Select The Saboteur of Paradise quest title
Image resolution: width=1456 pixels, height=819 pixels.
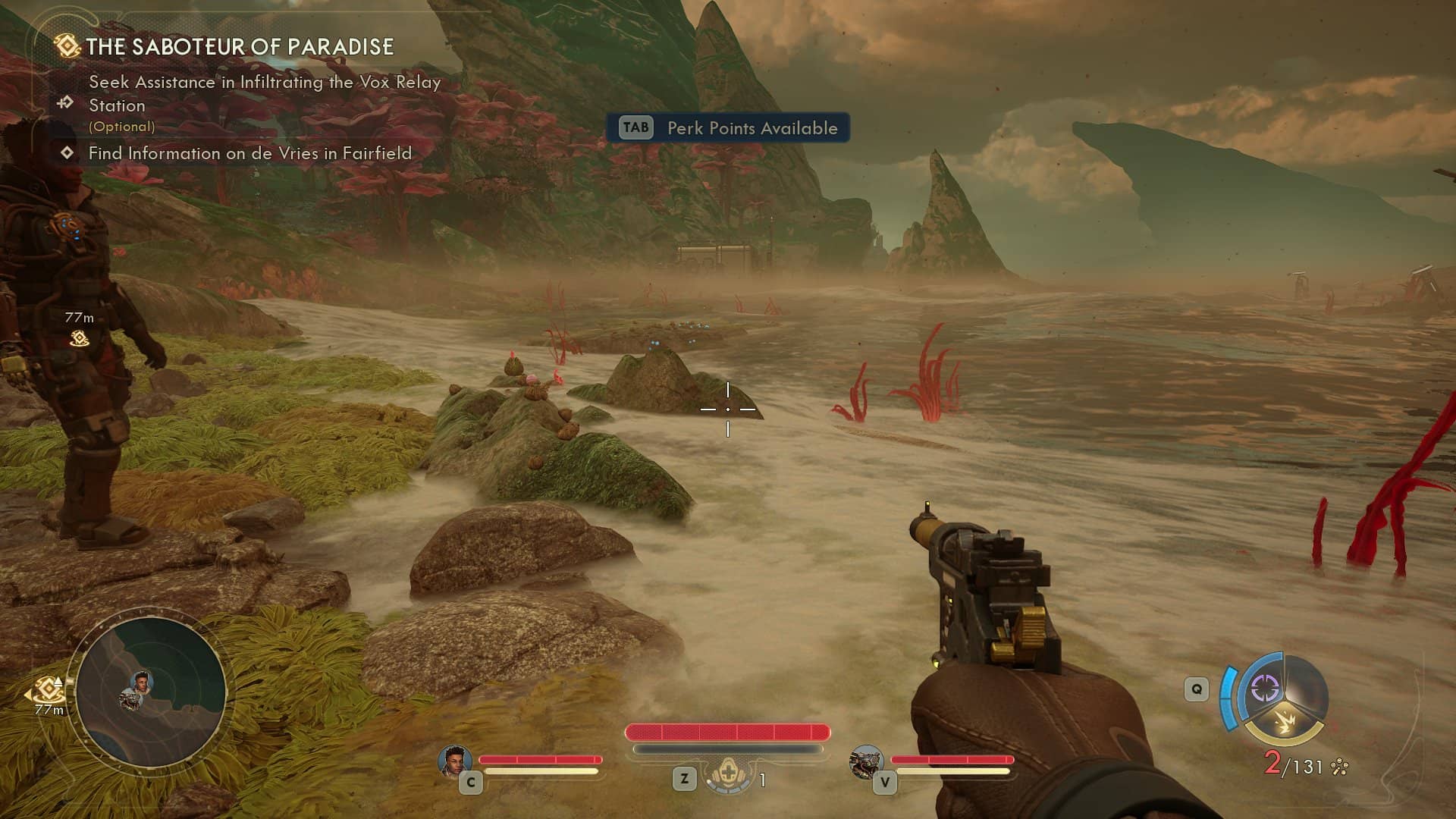[239, 47]
